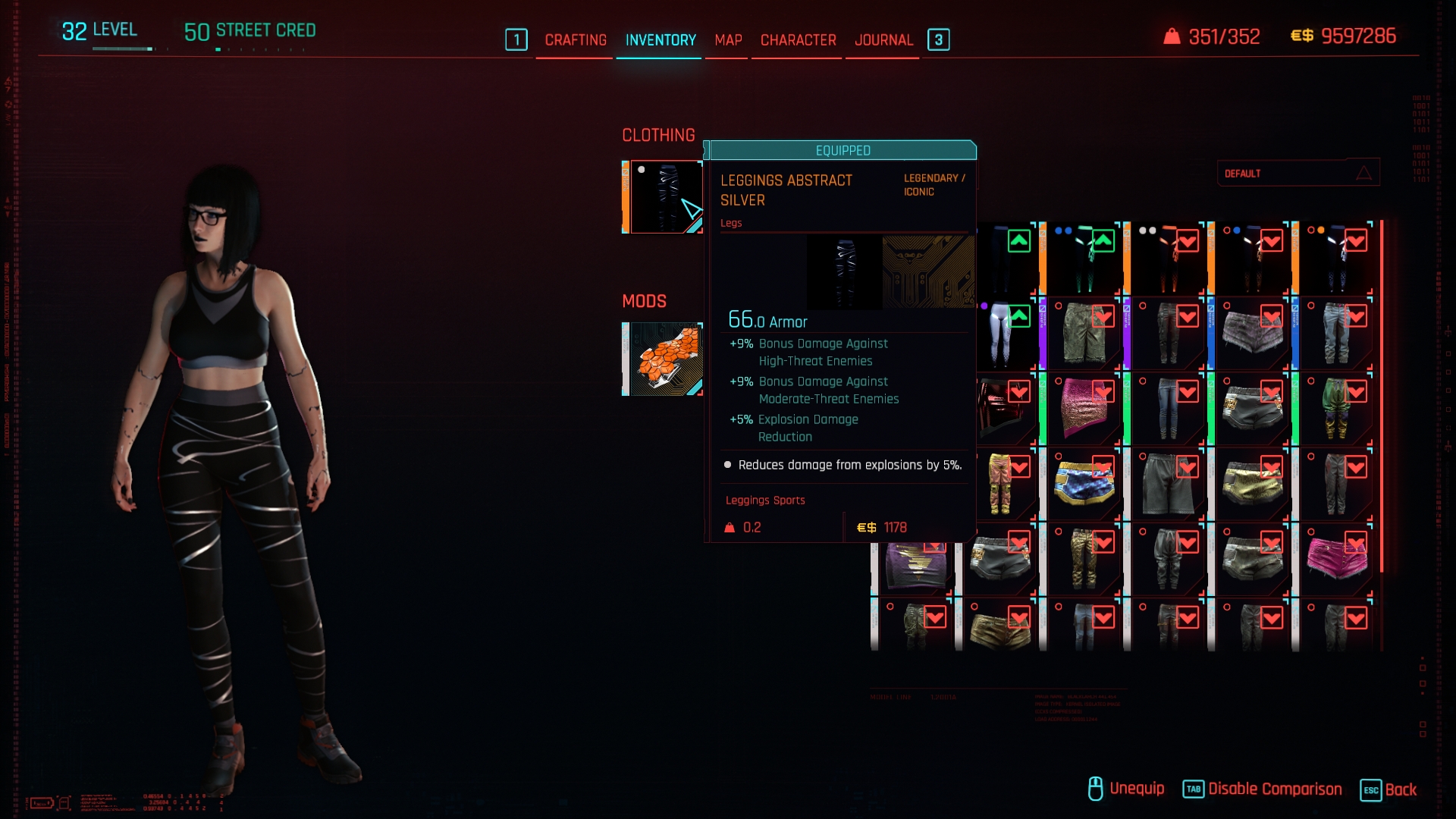
Task: Open the Default sort dropdown
Action: click(1298, 174)
